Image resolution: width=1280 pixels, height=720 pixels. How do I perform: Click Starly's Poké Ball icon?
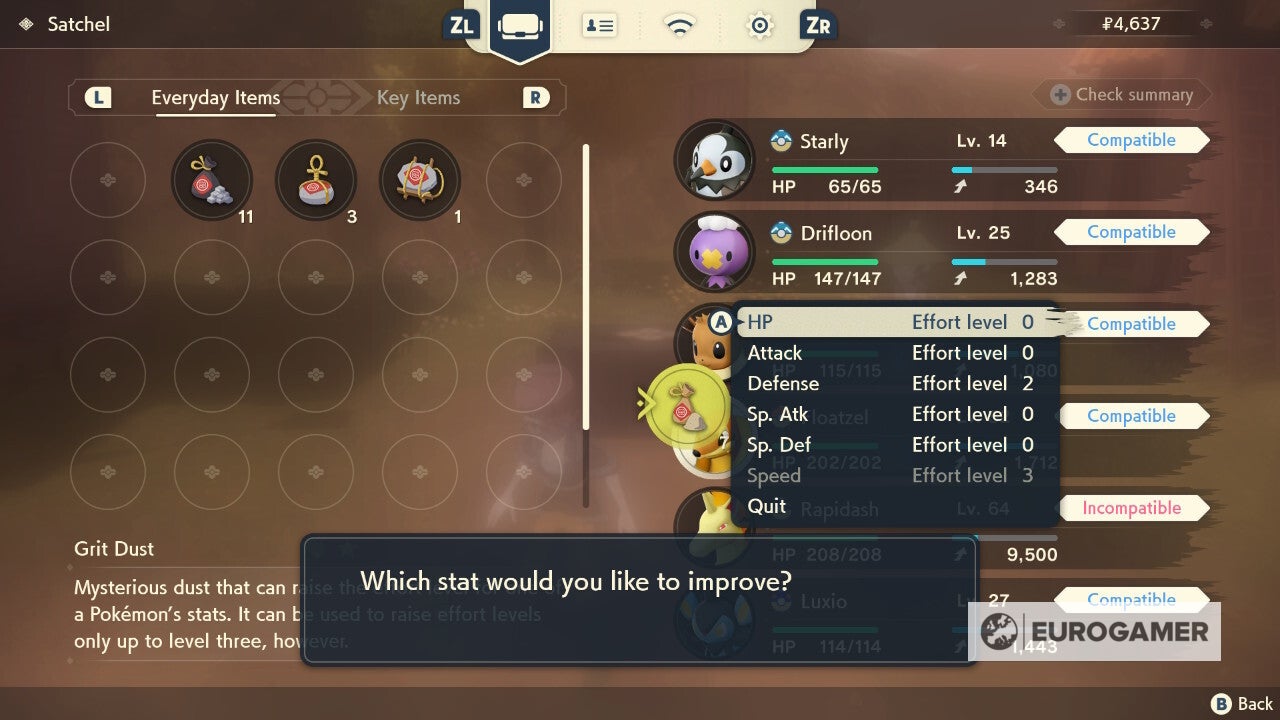click(x=780, y=141)
